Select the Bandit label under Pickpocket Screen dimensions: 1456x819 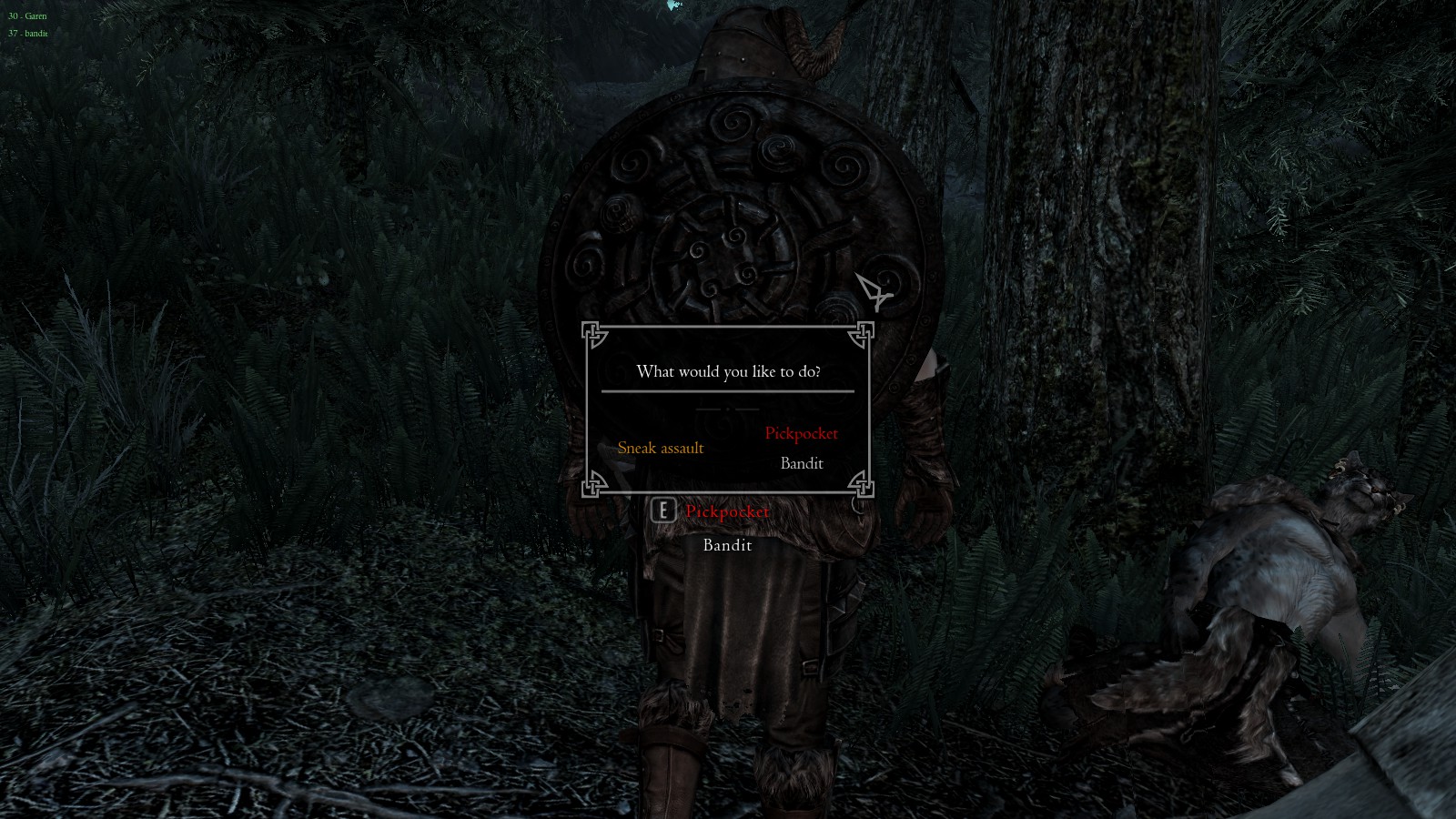pos(800,463)
